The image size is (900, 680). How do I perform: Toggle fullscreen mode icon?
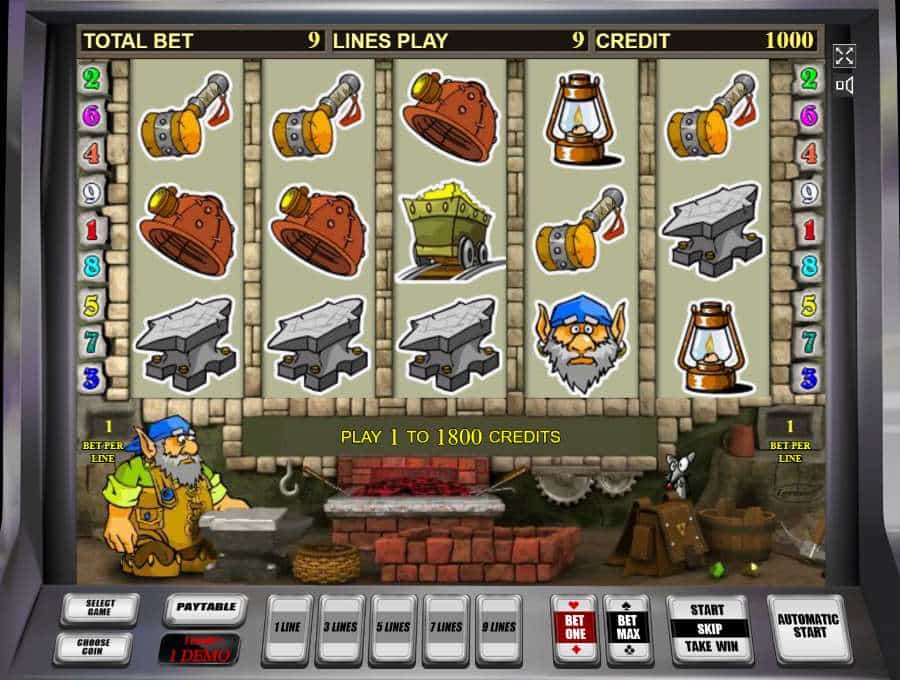pyautogui.click(x=844, y=55)
